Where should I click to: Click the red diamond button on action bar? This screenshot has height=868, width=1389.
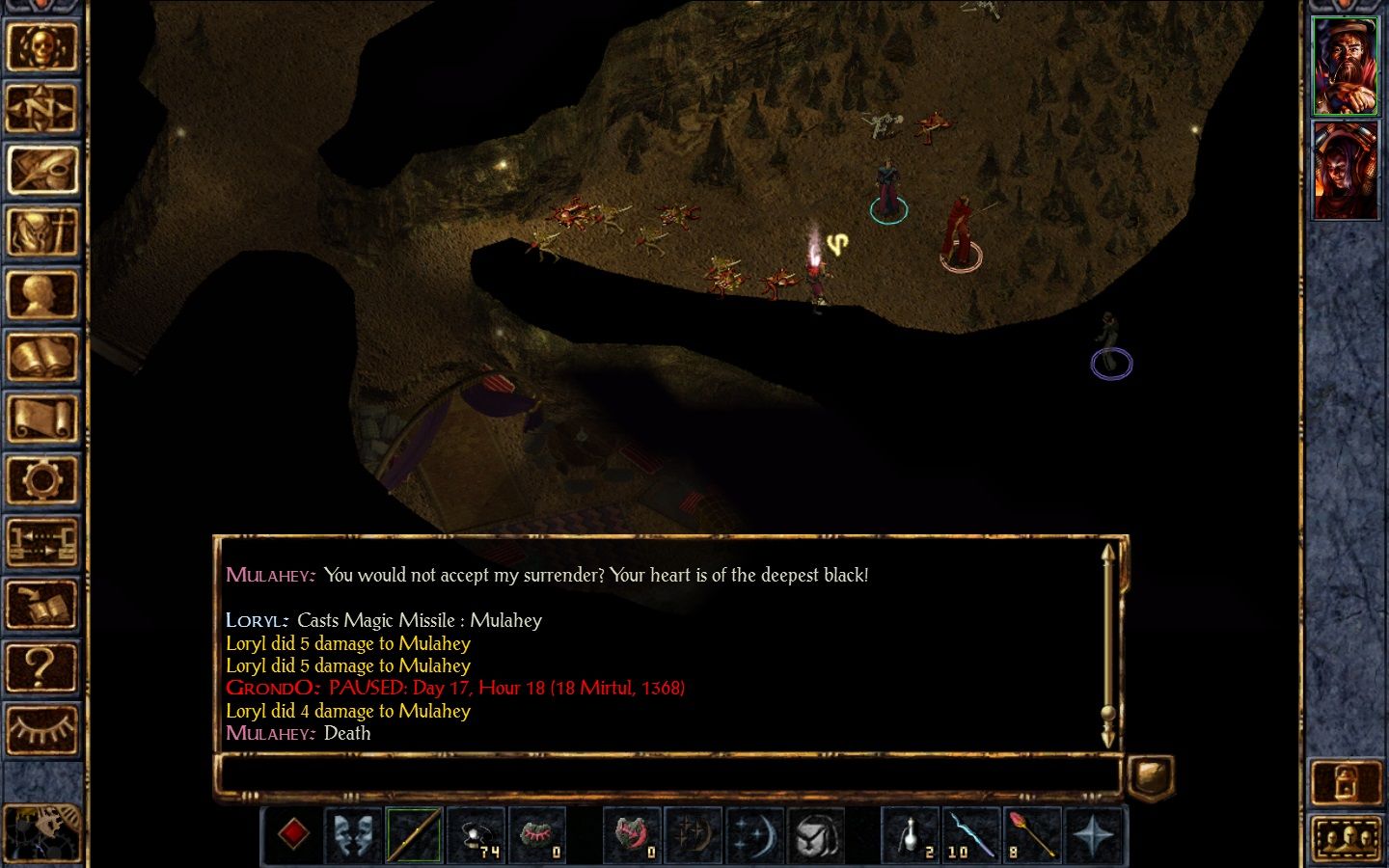(293, 835)
